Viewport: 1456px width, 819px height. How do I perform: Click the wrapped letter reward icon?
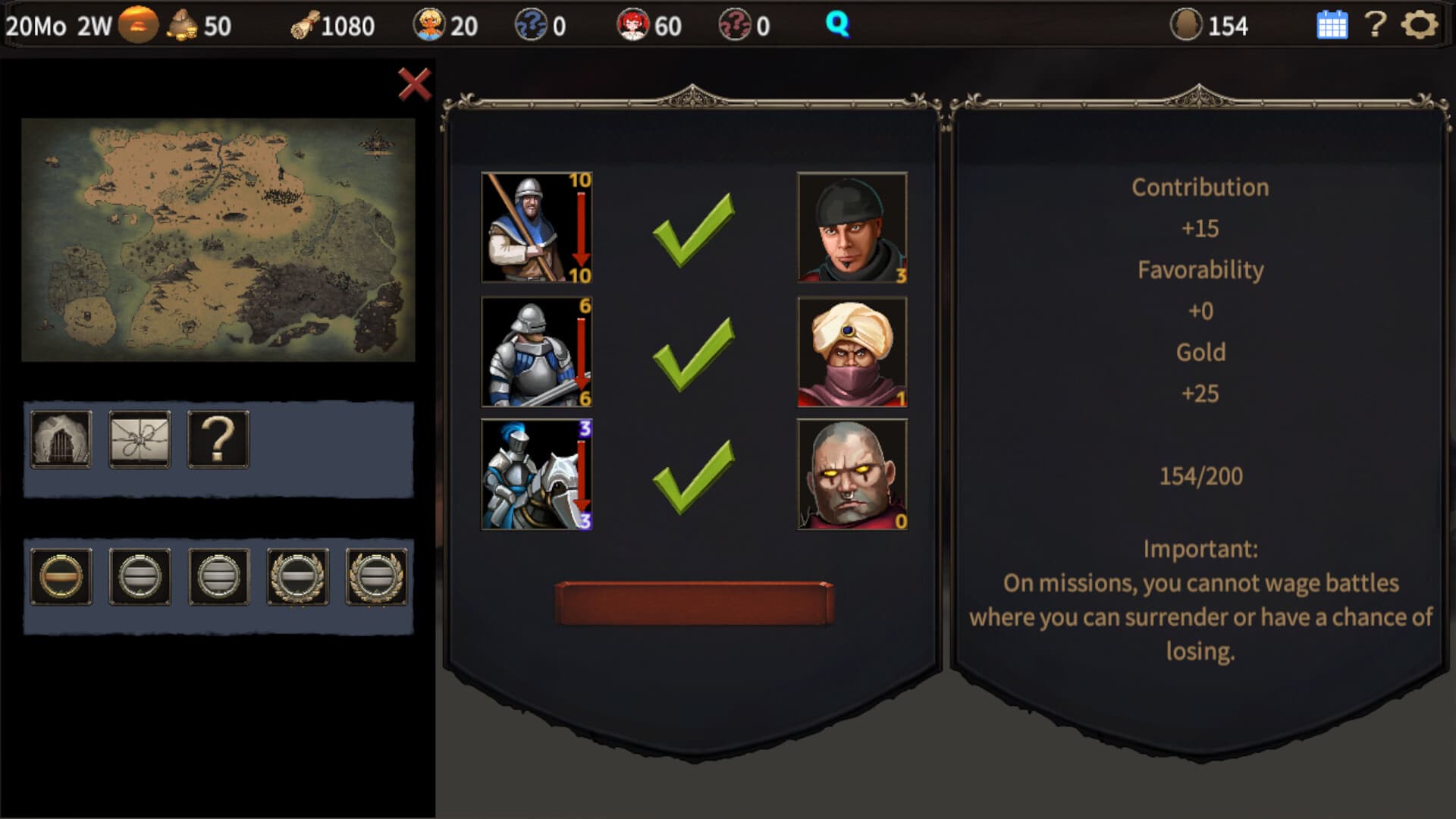(x=140, y=440)
